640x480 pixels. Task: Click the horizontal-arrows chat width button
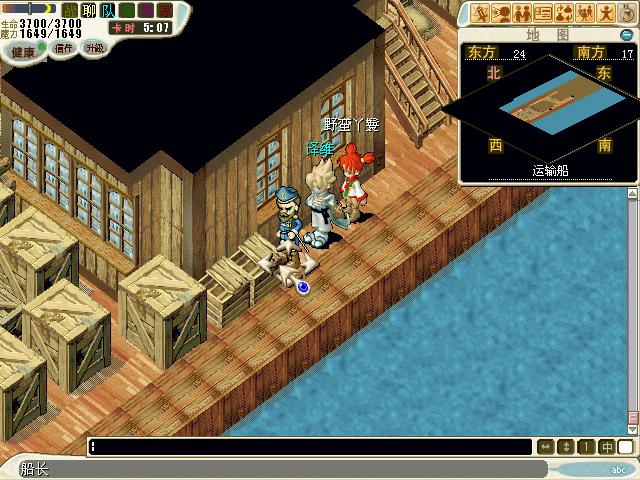(x=546, y=447)
